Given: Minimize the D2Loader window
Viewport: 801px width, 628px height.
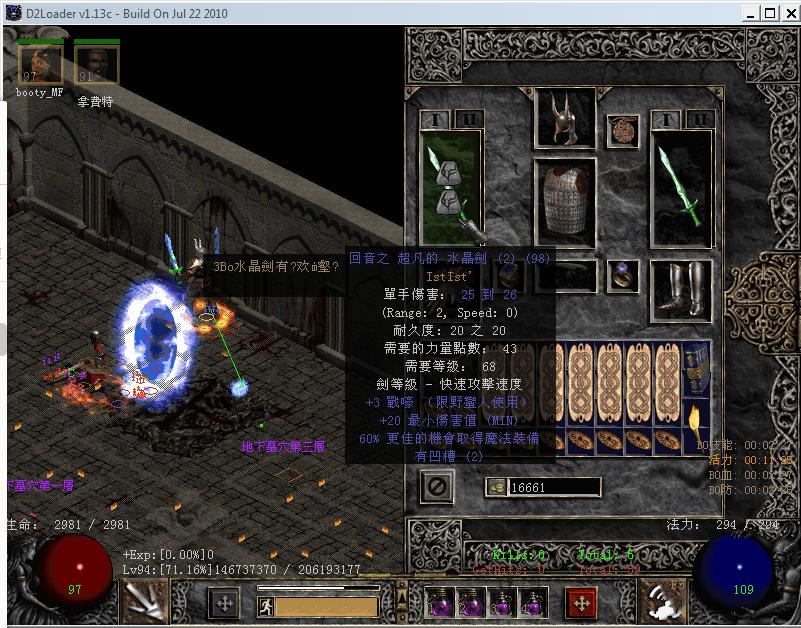Looking at the screenshot, I should (x=749, y=13).
